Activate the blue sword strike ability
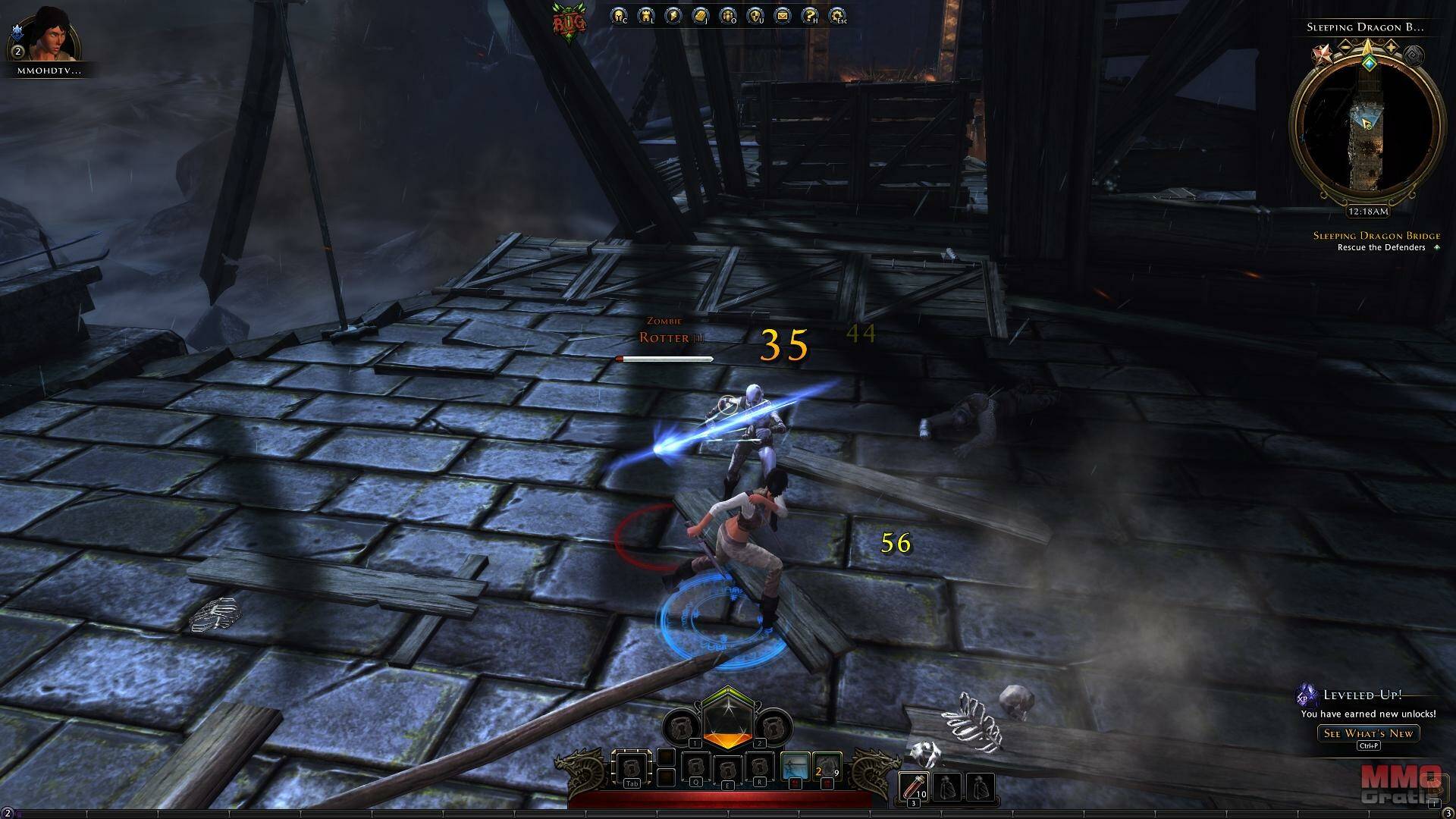The image size is (1456, 819). point(795,767)
